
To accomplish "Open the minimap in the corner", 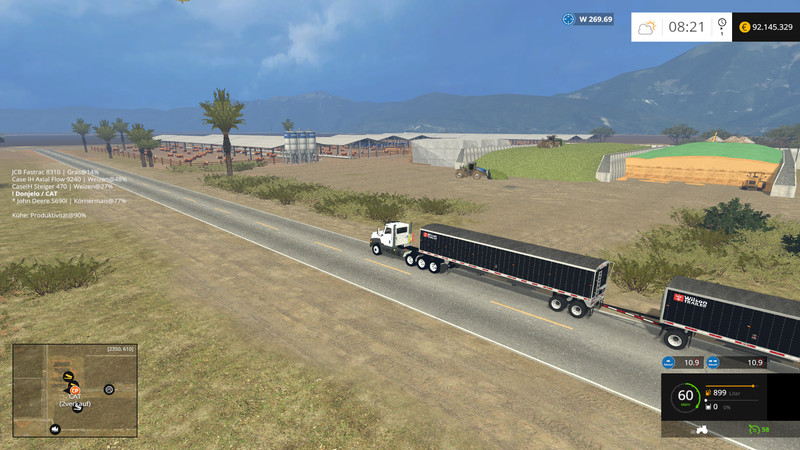I will tap(75, 391).
